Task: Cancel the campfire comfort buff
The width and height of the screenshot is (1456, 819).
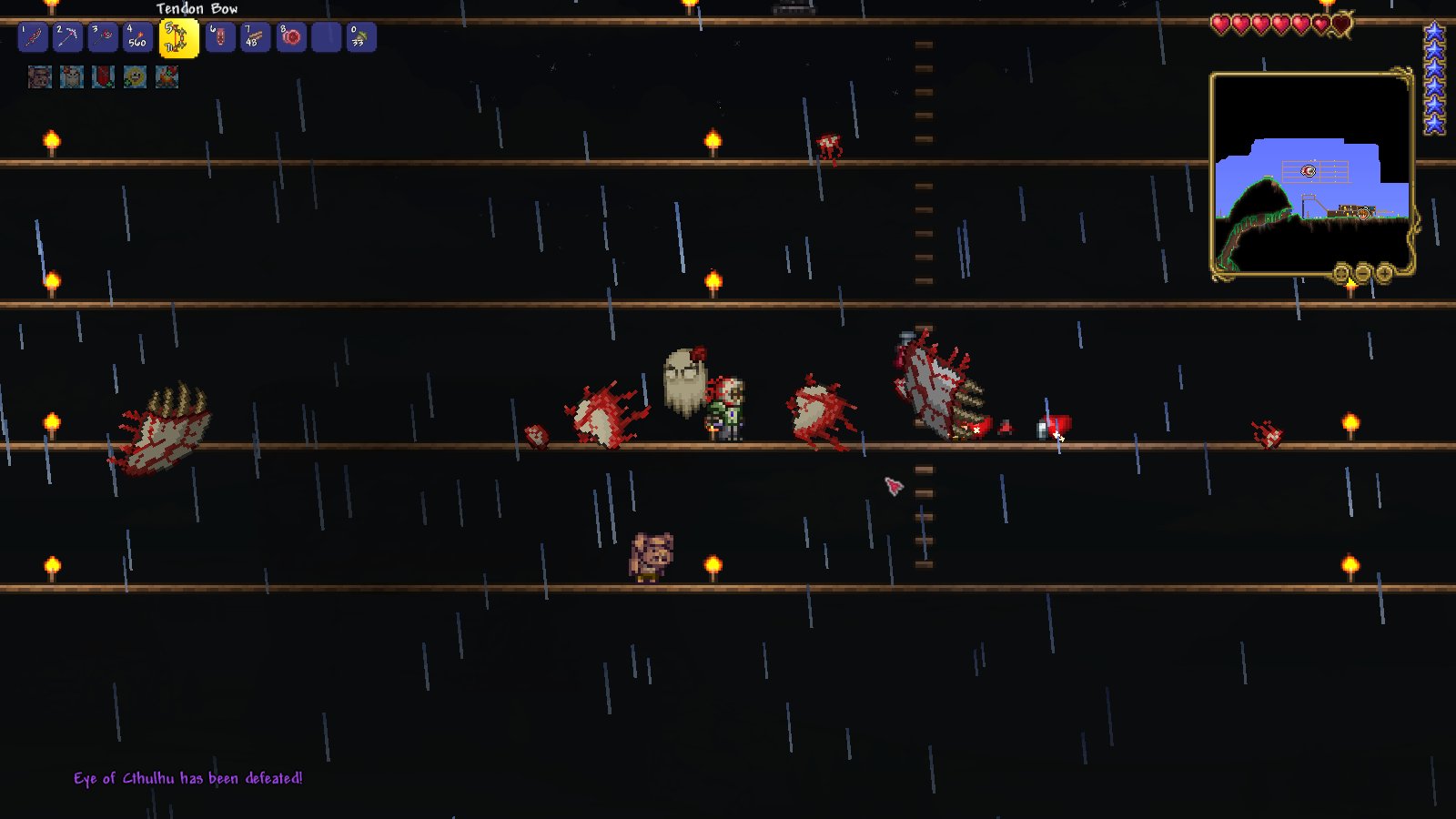Action: (x=166, y=78)
